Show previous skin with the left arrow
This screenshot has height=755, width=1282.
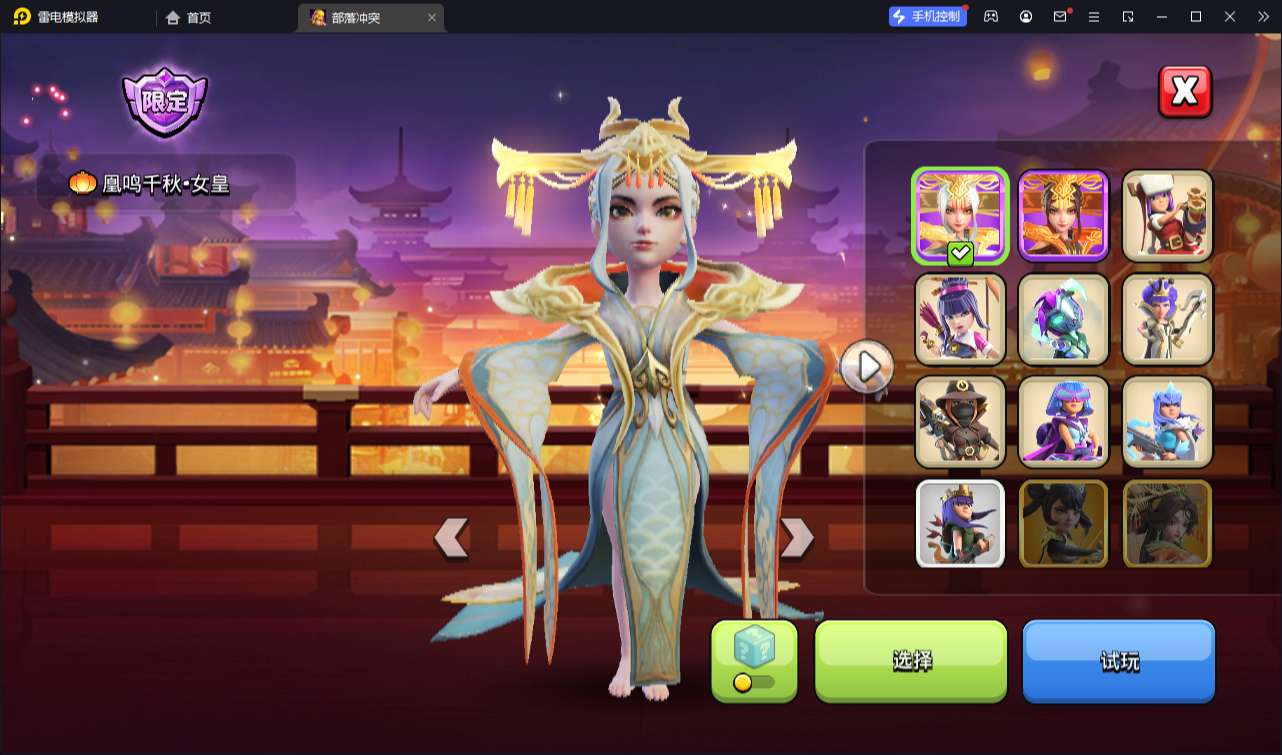(x=451, y=536)
